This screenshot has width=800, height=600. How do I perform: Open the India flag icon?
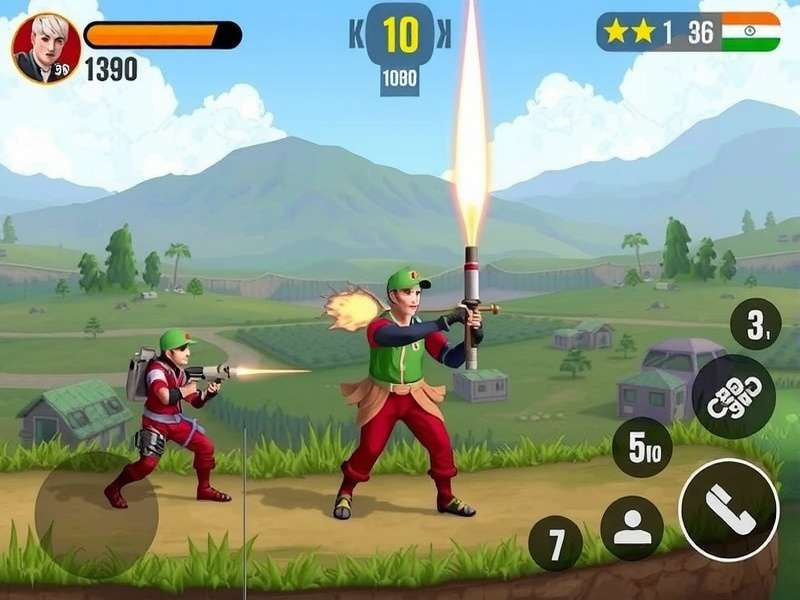point(750,32)
